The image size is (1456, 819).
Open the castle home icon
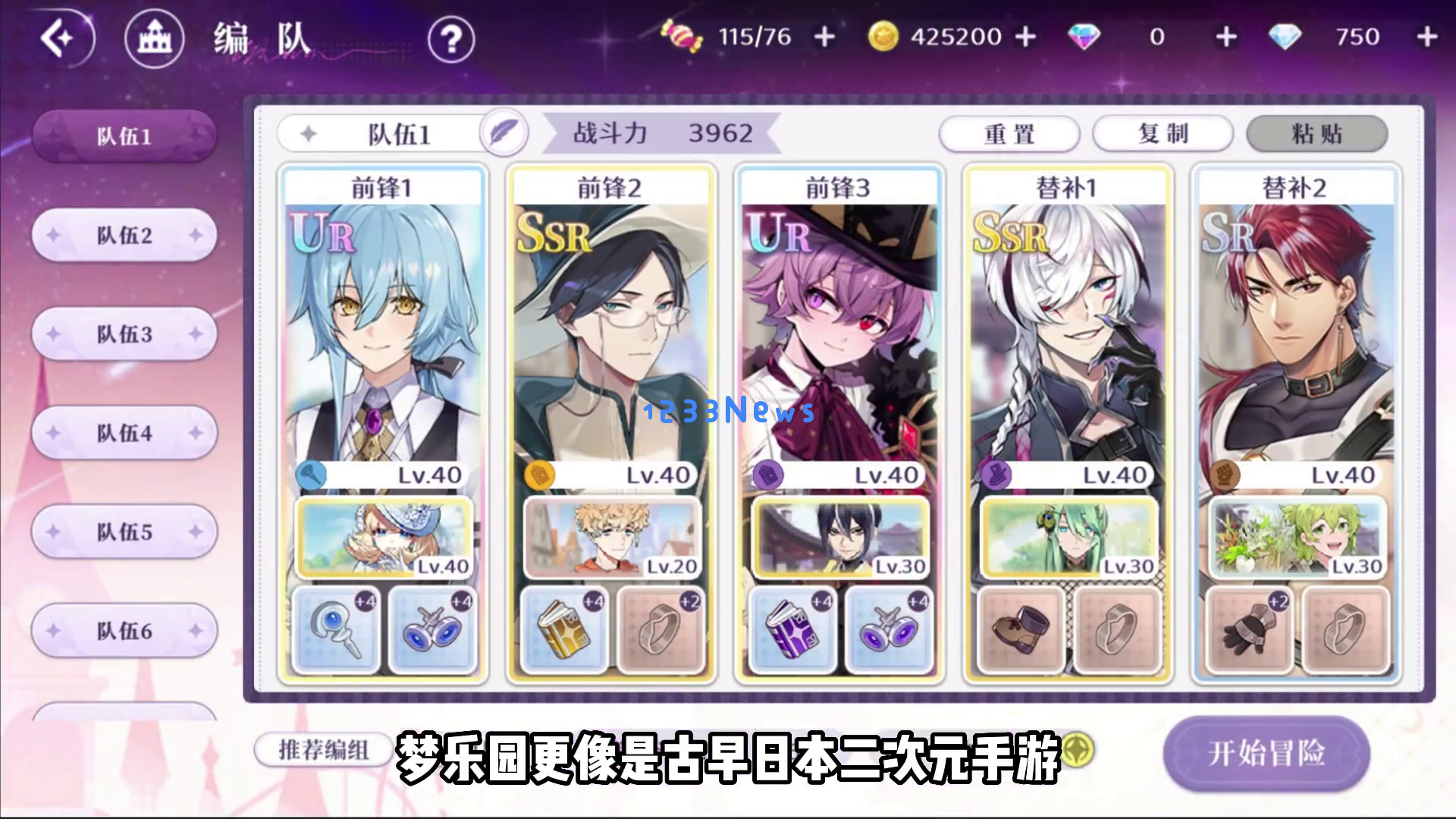(154, 39)
